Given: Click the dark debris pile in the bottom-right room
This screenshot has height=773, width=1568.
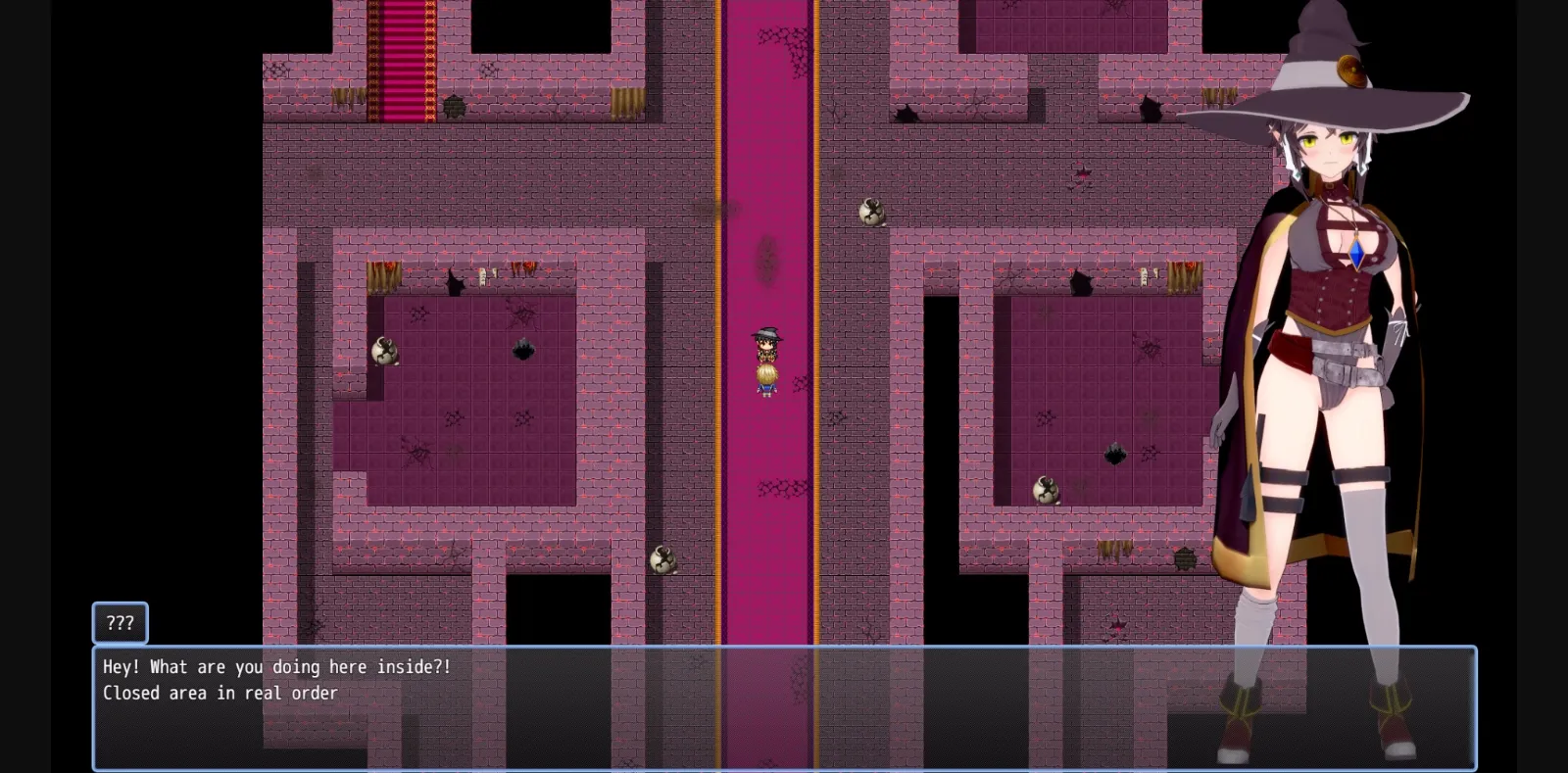Looking at the screenshot, I should point(1115,454).
